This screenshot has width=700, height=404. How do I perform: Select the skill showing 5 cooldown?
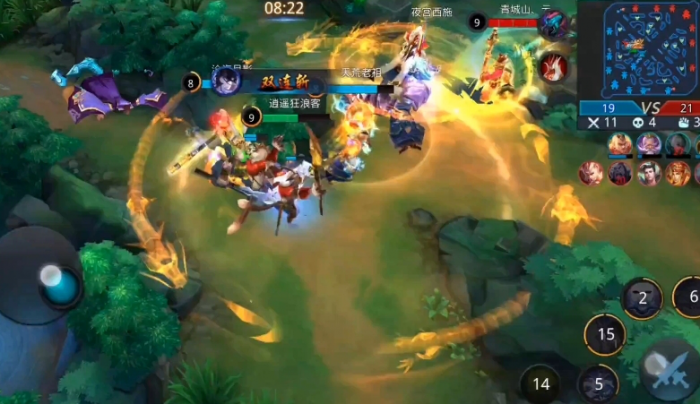[x=598, y=383]
